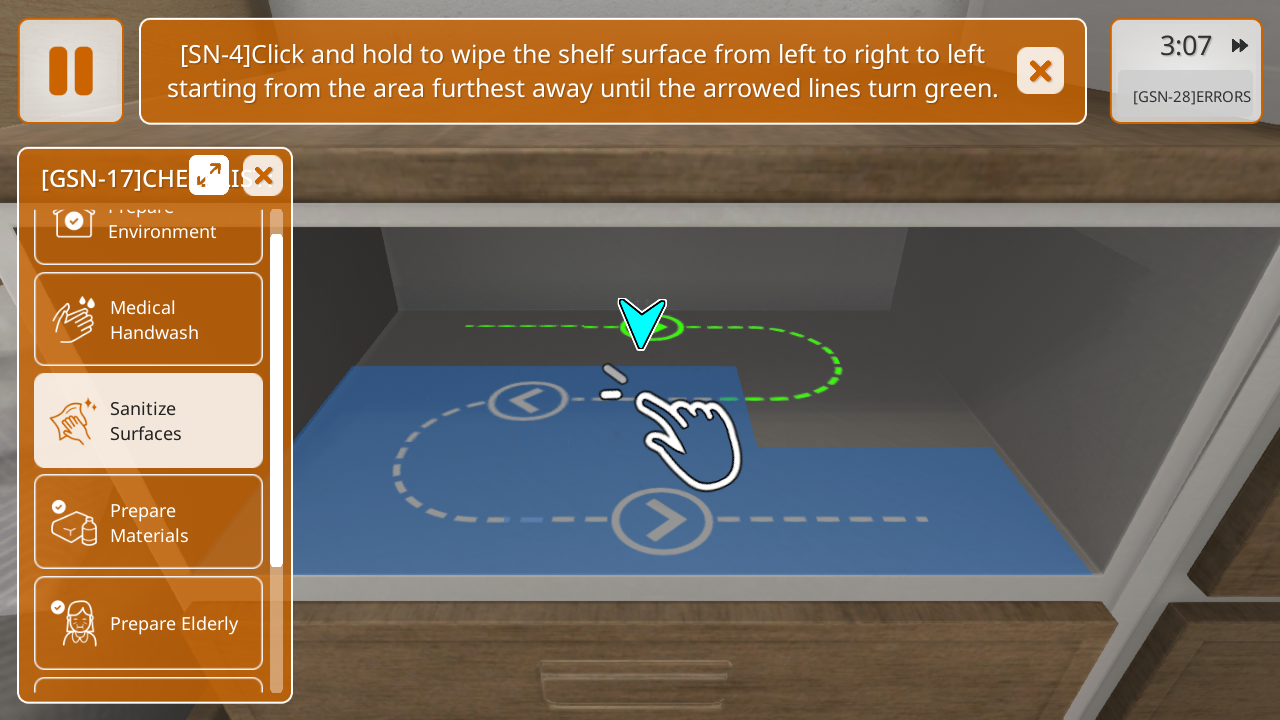The image size is (1280, 720).
Task: Choose Medical Handwash in the checklist
Action: pyautogui.click(x=148, y=320)
